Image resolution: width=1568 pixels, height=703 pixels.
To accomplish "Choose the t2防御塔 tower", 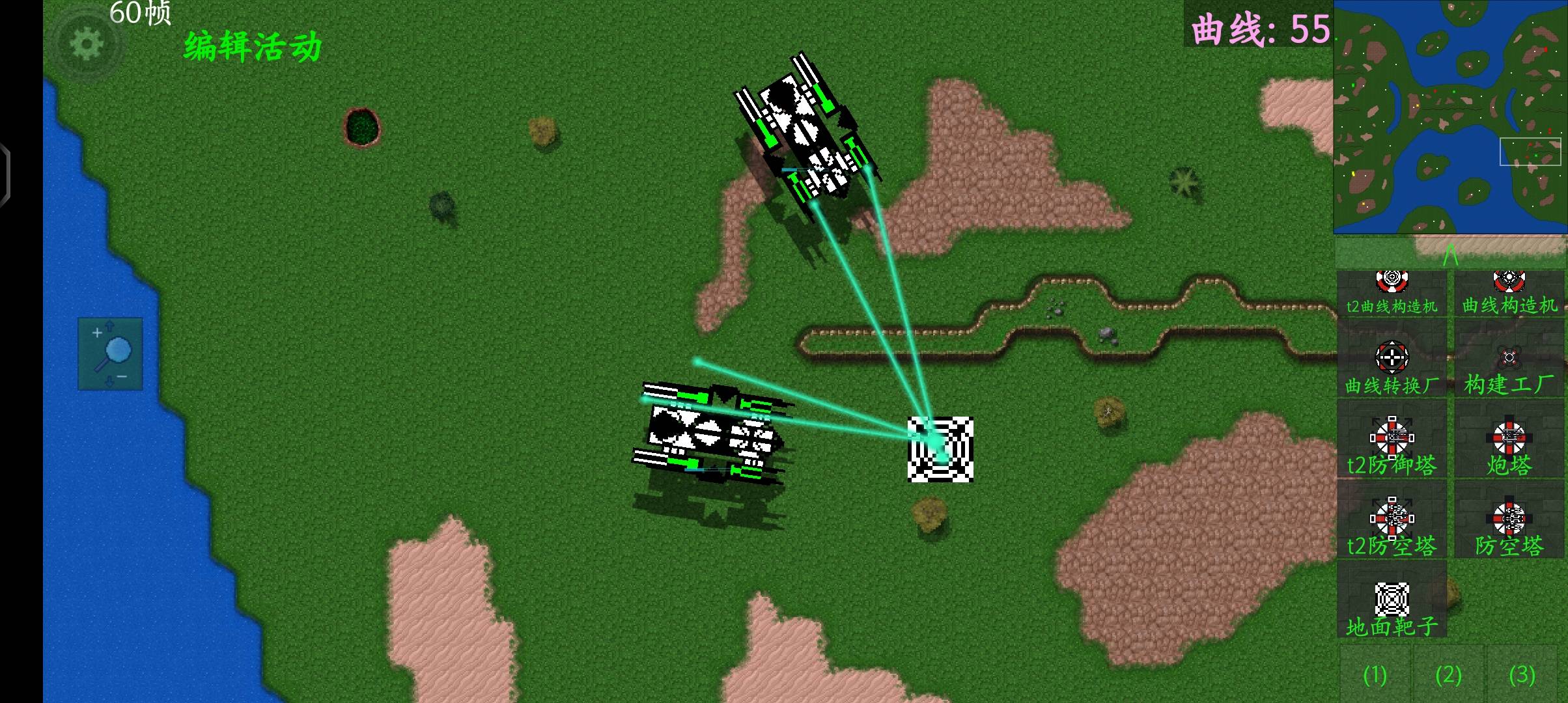I will (x=1392, y=447).
